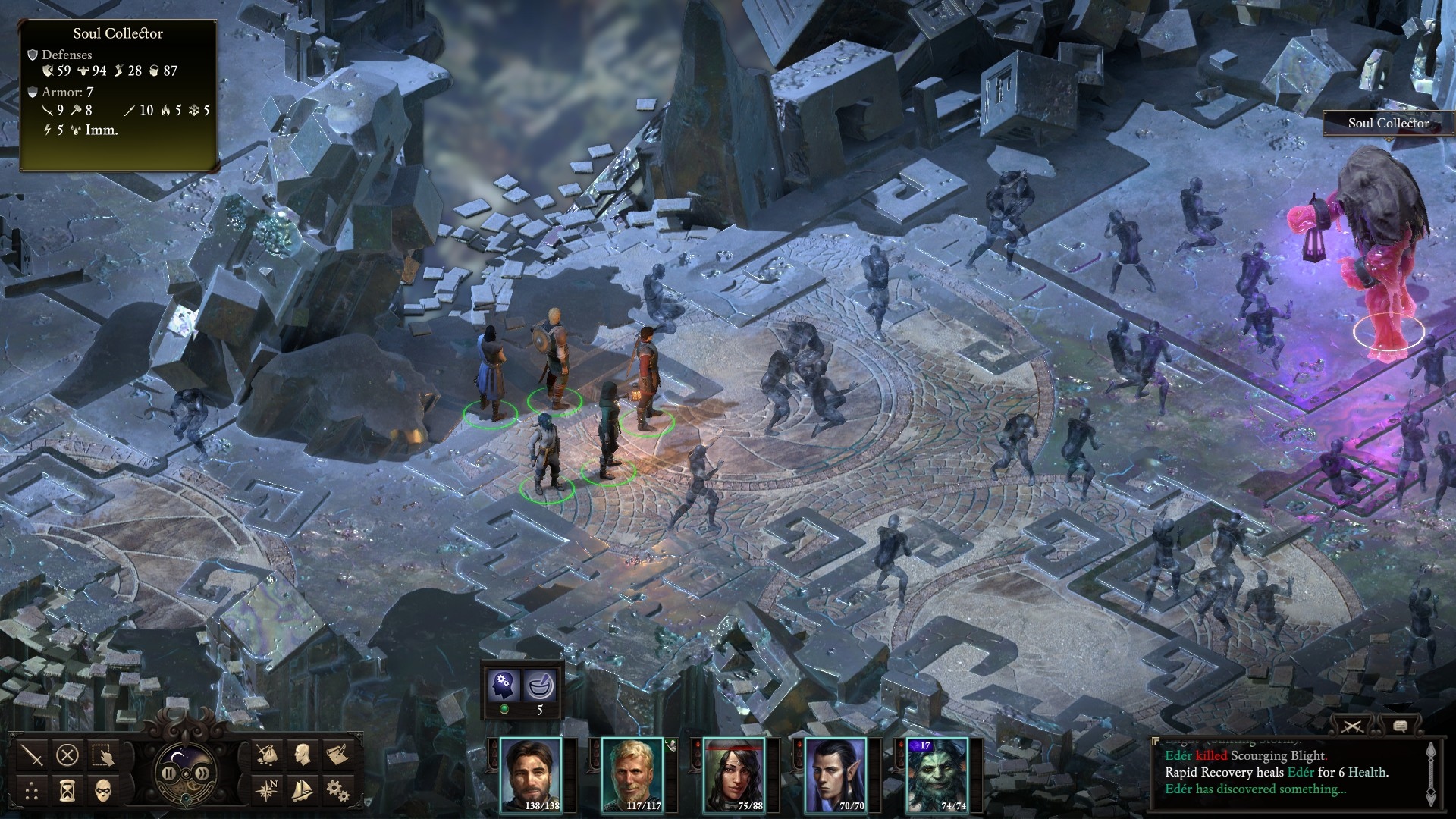
Task: Open the inventory bag icon
Action: coord(266,755)
